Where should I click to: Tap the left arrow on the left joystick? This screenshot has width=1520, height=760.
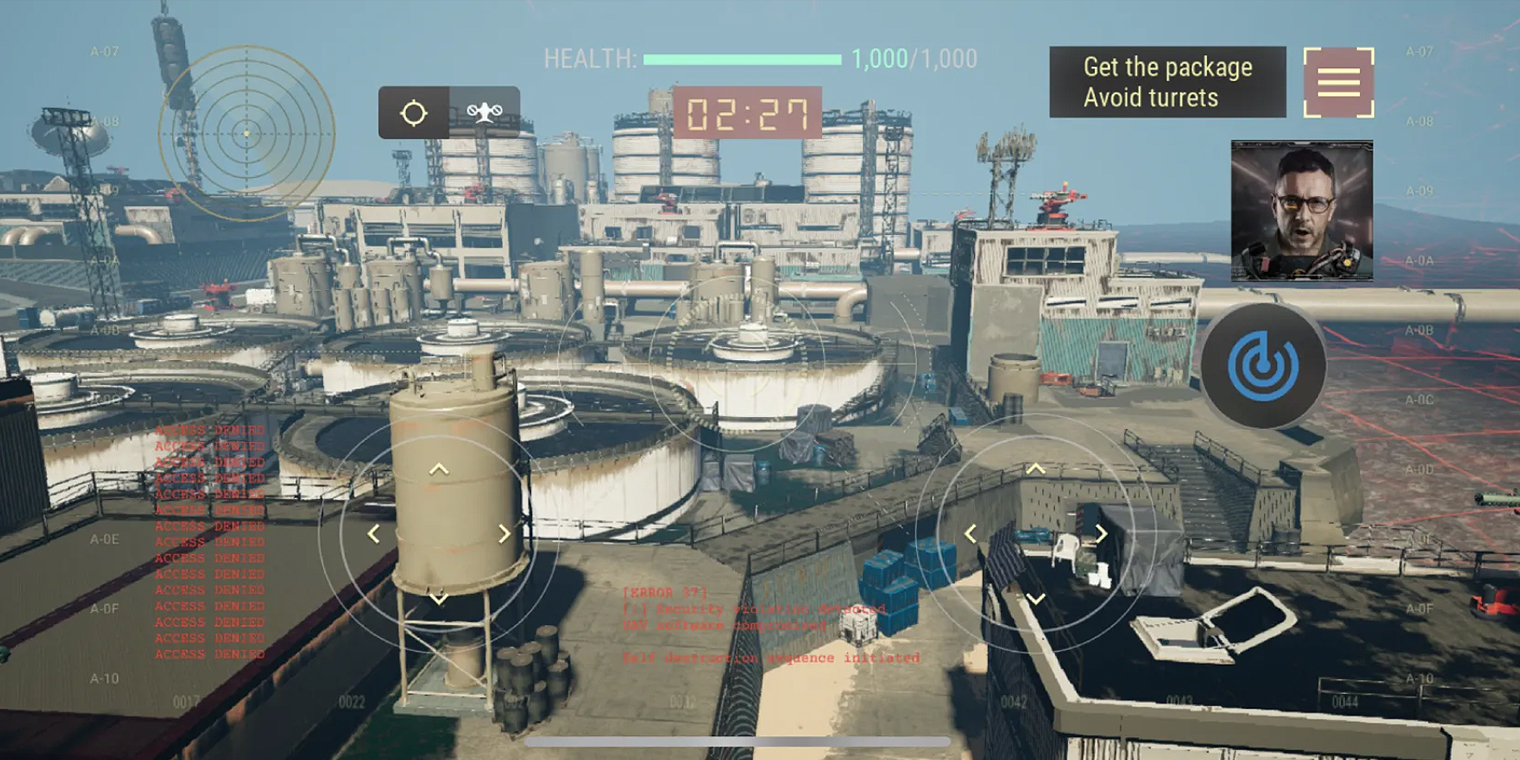click(374, 534)
